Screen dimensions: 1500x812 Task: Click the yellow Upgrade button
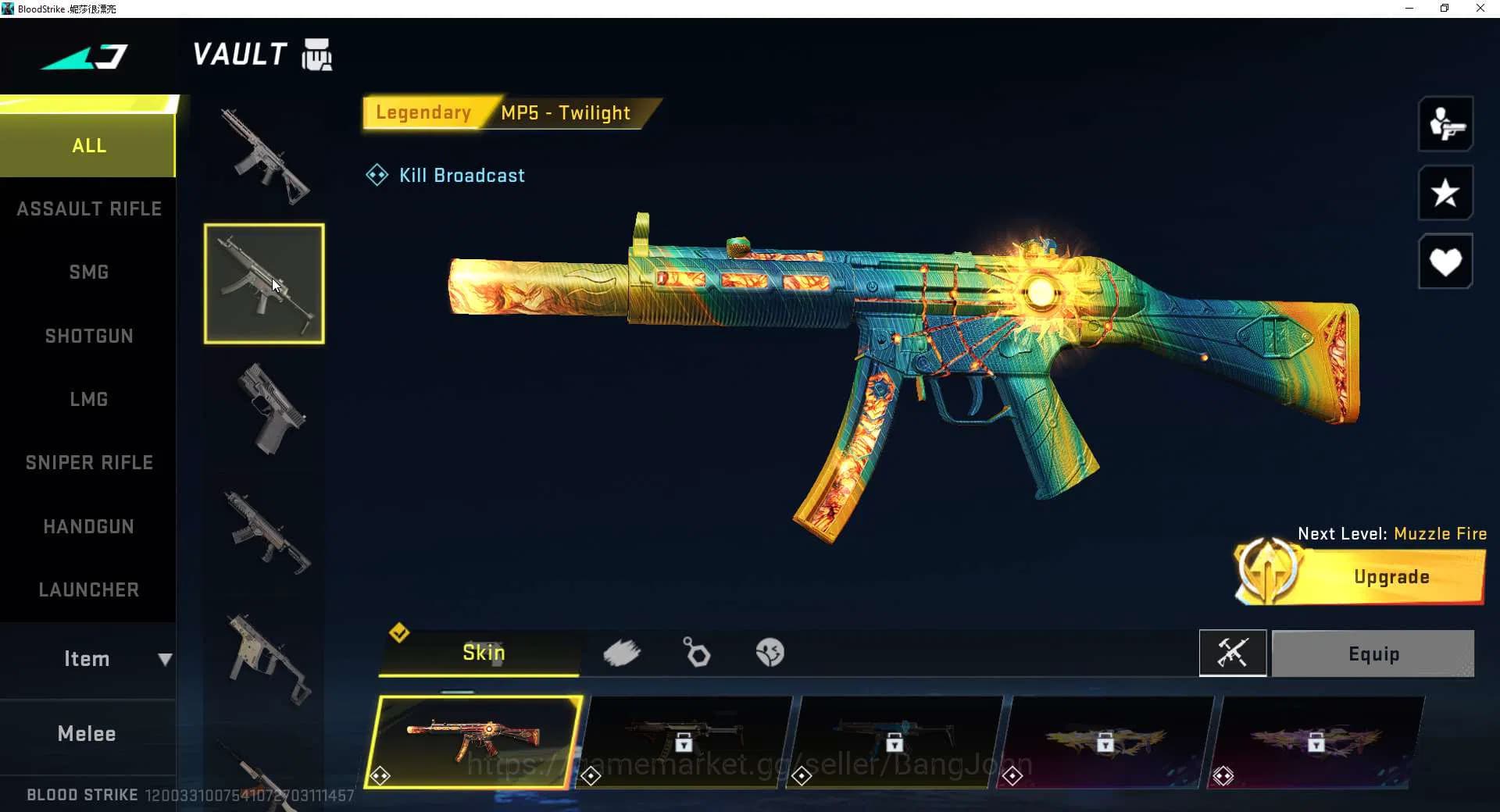click(1391, 577)
